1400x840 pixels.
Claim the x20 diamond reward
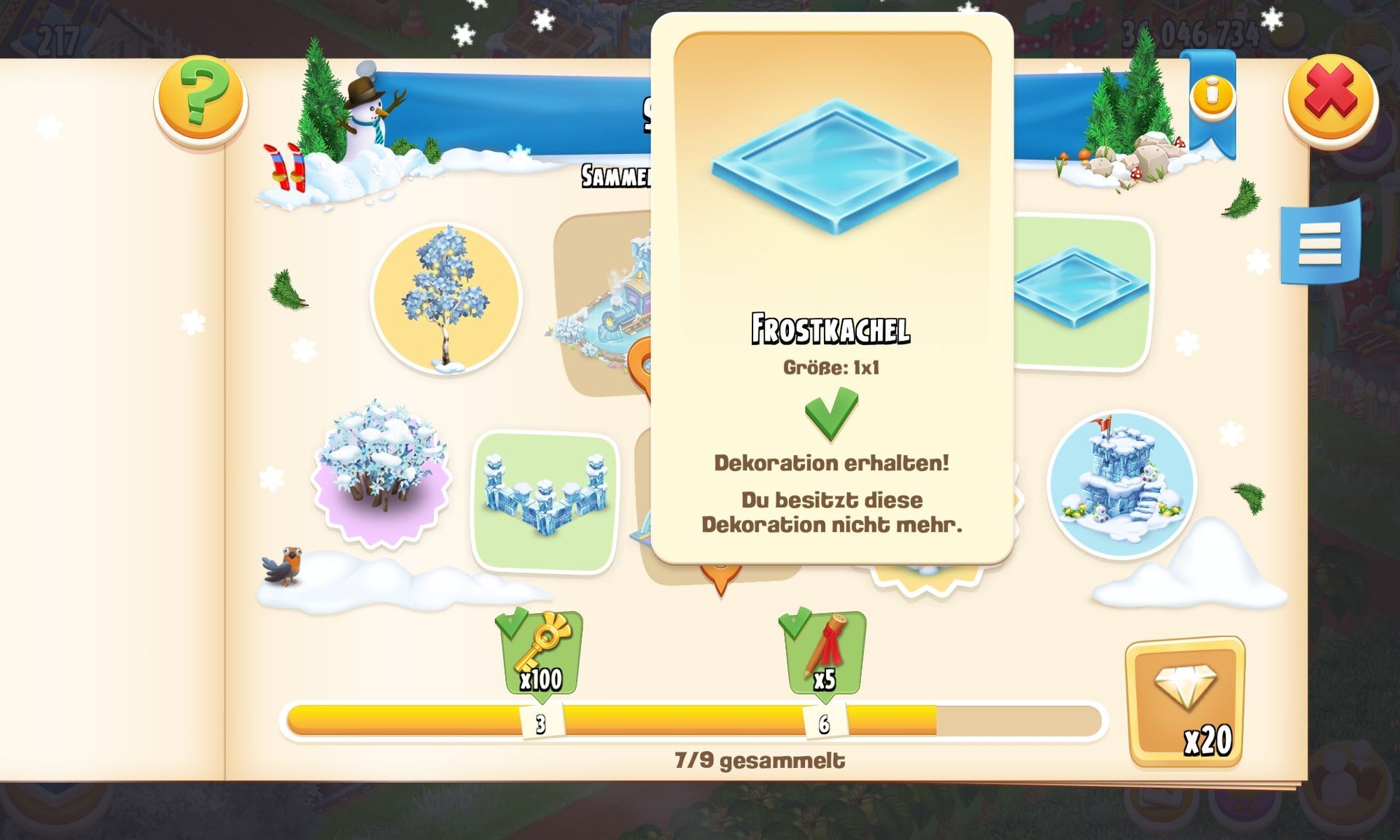click(1186, 701)
